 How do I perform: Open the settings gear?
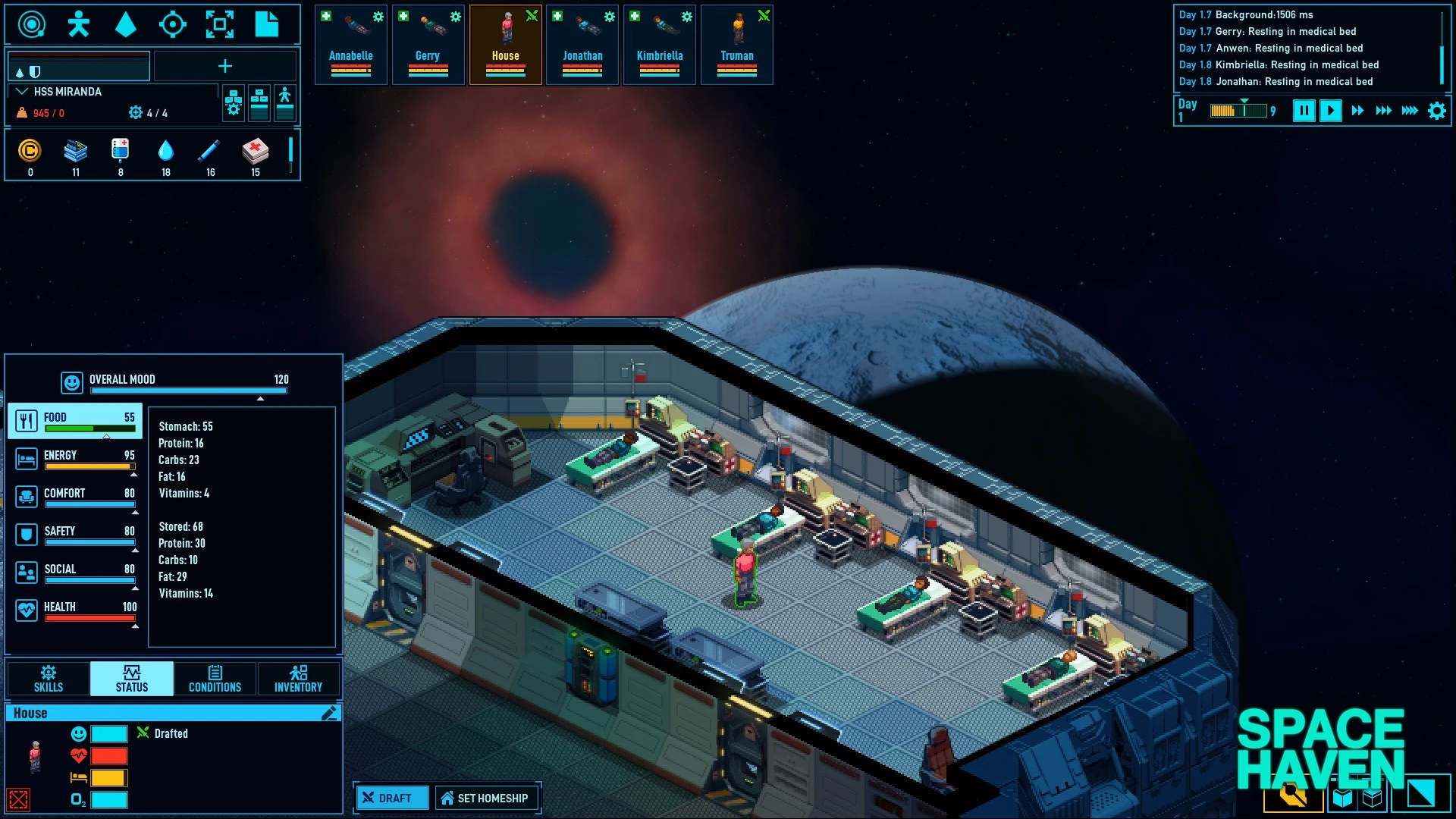[1436, 111]
